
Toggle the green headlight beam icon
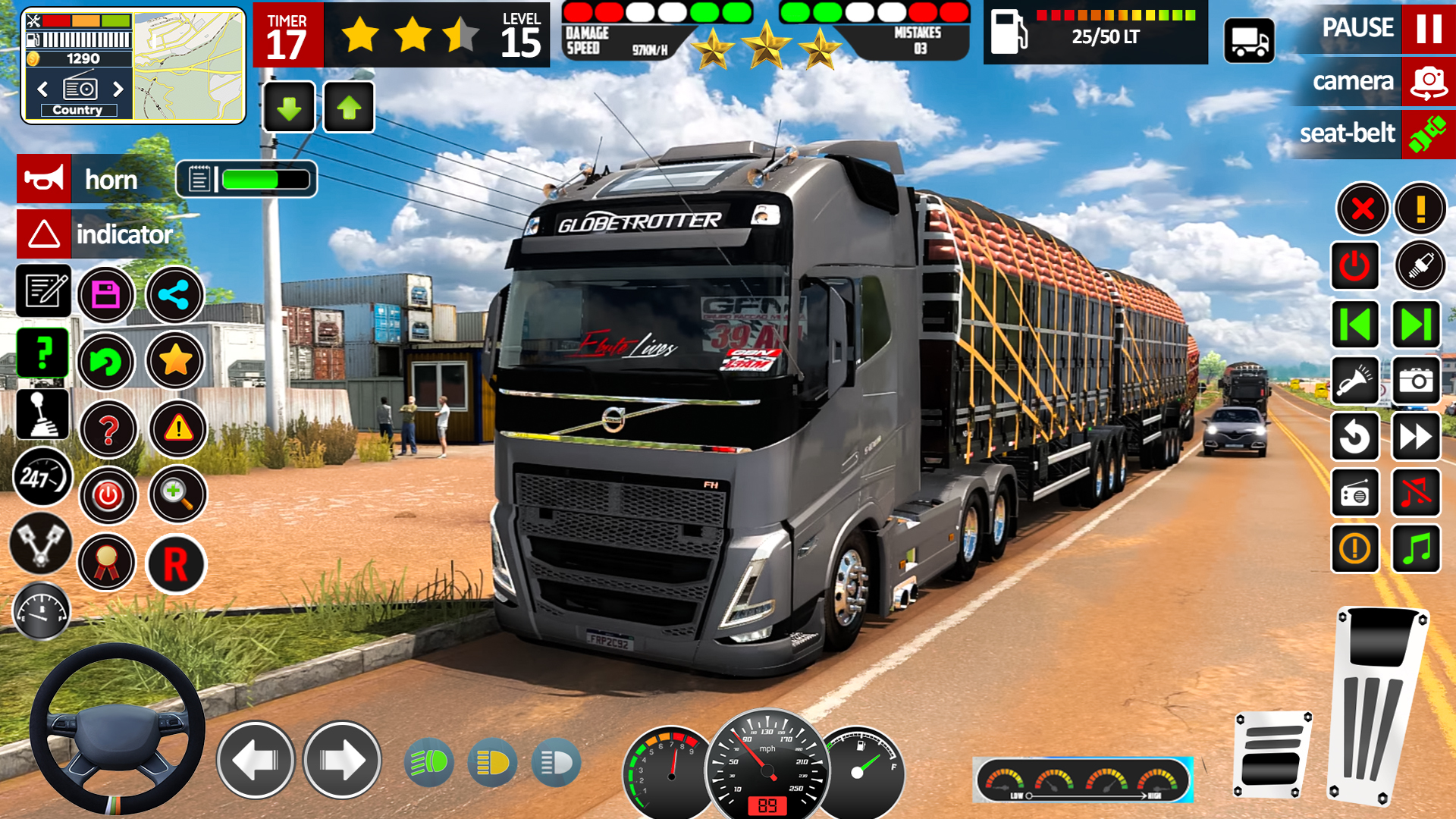tap(429, 762)
